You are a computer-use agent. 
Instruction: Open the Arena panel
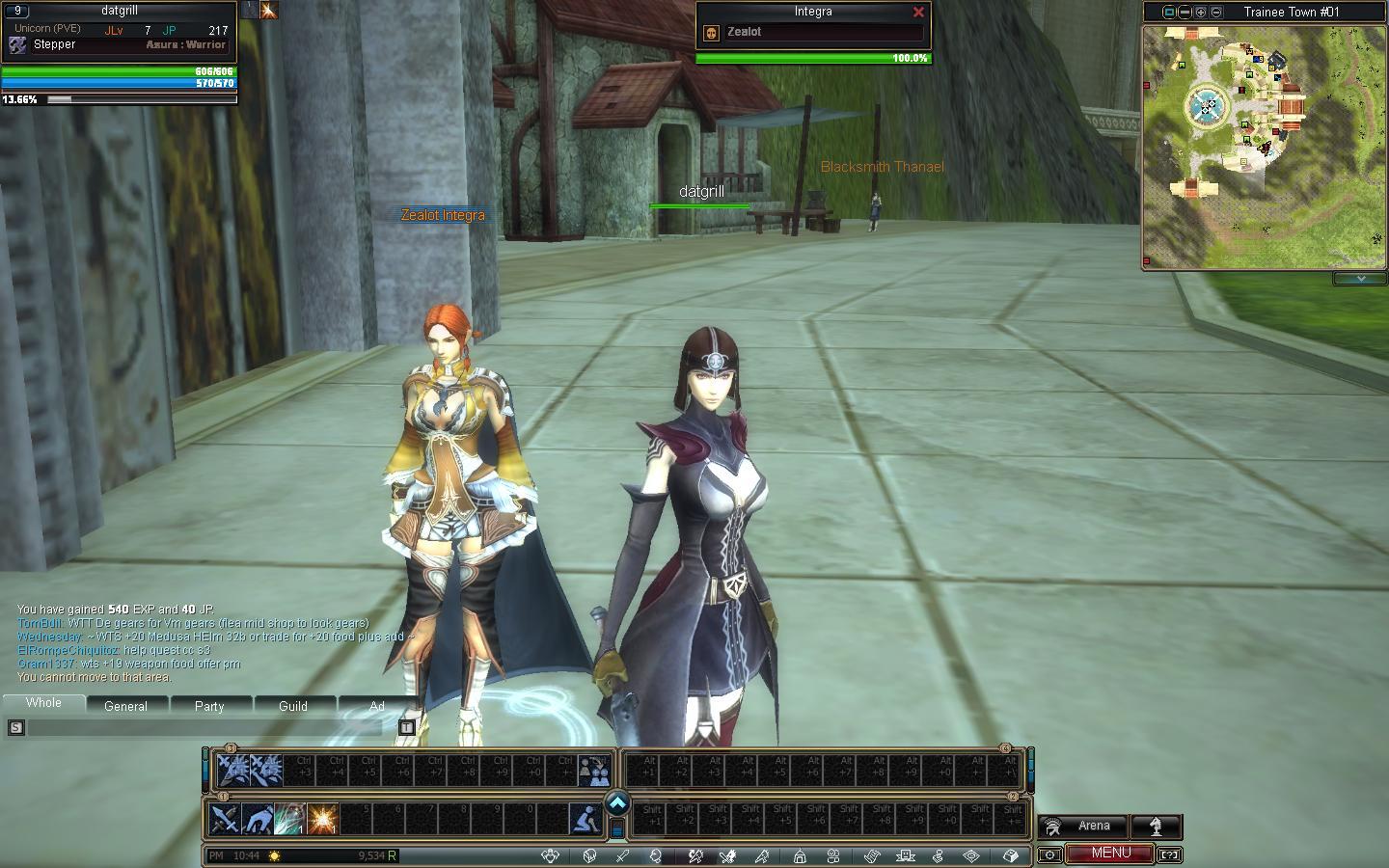point(1082,827)
